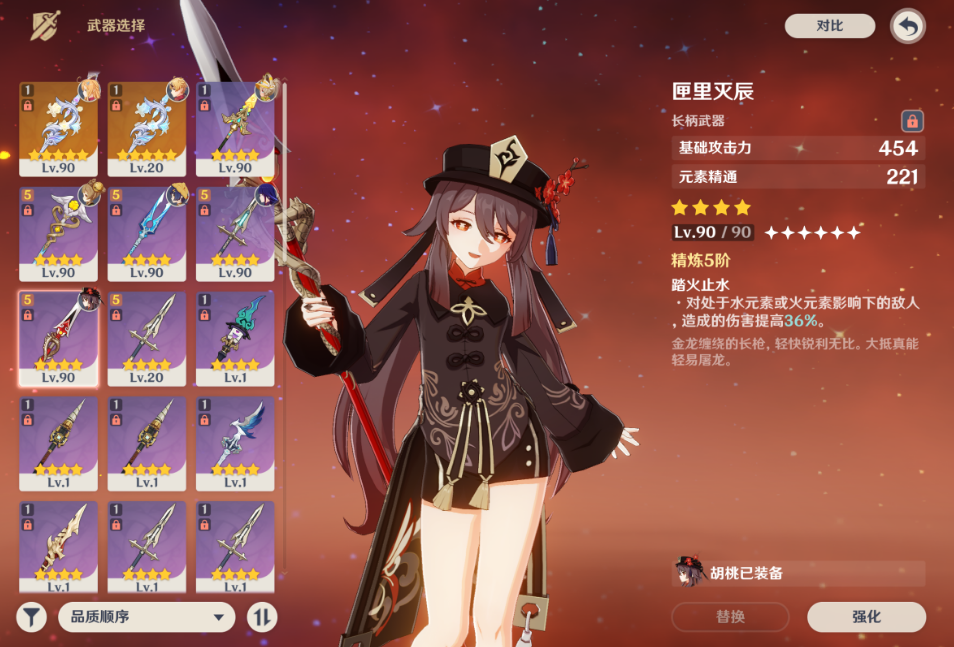Toggle the weapon lock icon beside 长柄武器
Viewport: 954px width, 647px height.
pos(911,121)
